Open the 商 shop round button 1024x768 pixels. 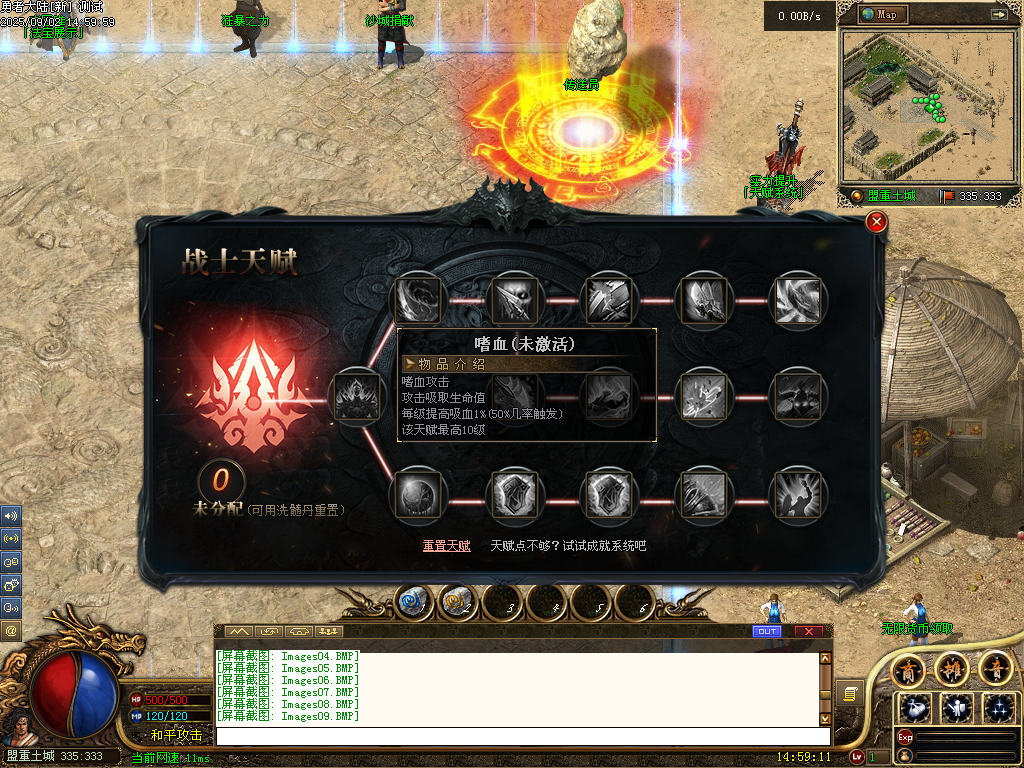(x=908, y=669)
